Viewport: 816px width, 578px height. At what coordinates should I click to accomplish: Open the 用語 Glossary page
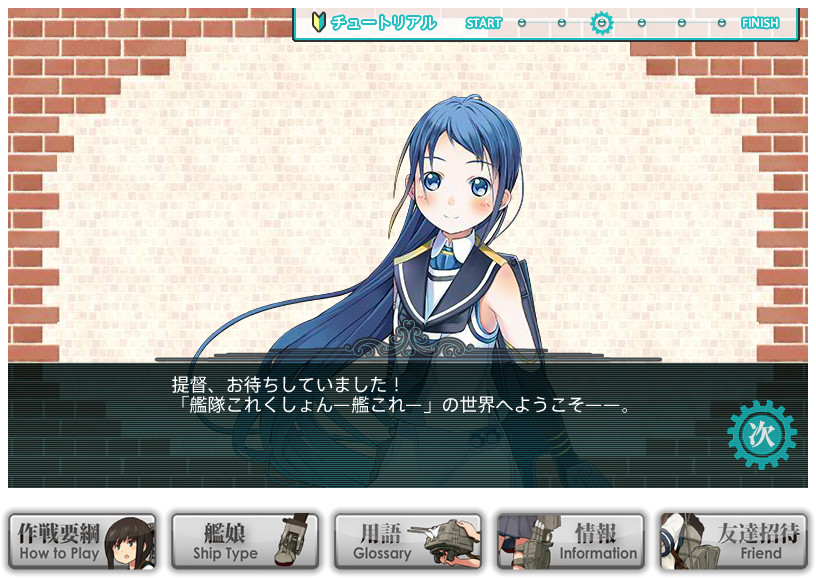click(x=408, y=541)
